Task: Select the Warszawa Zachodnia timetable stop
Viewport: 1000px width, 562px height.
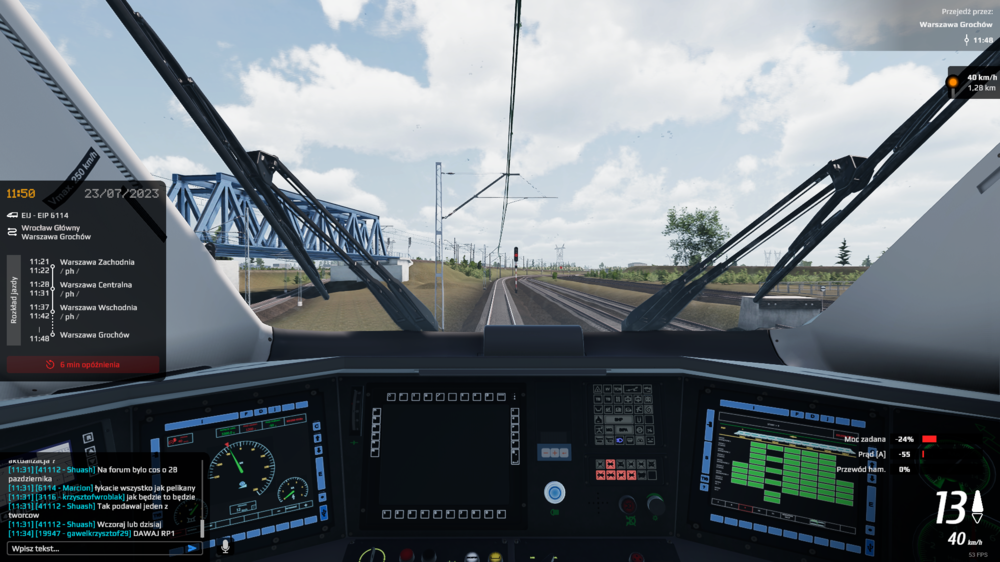Action: click(x=96, y=262)
